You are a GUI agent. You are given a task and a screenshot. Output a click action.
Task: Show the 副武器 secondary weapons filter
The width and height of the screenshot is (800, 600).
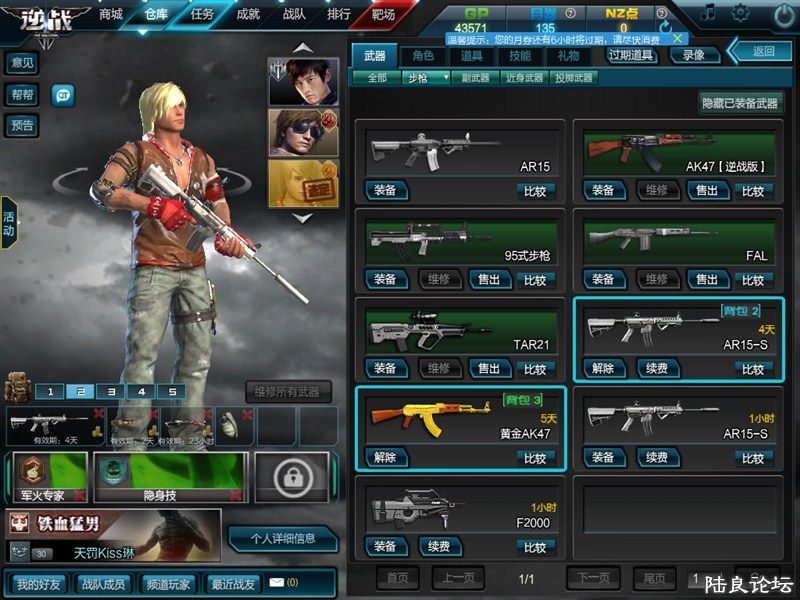tap(479, 77)
